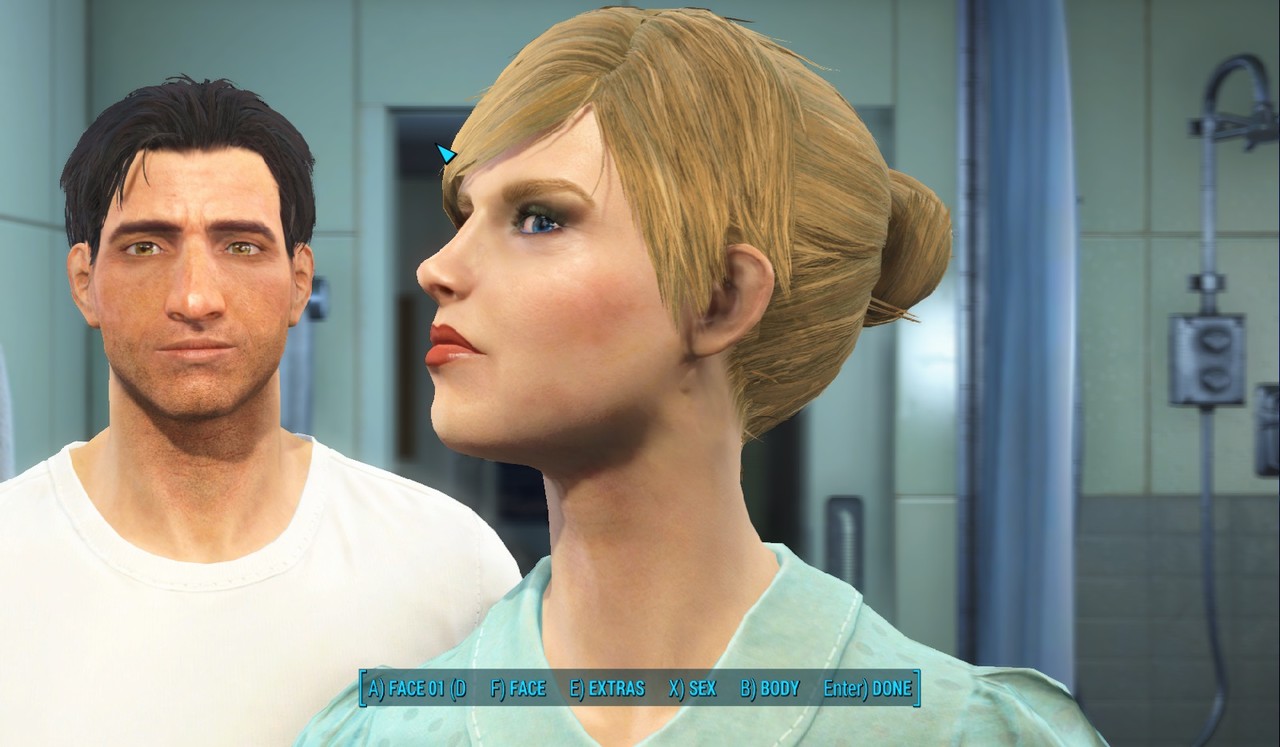Select B) BODY to edit the body
This screenshot has height=747, width=1280.
pos(770,689)
